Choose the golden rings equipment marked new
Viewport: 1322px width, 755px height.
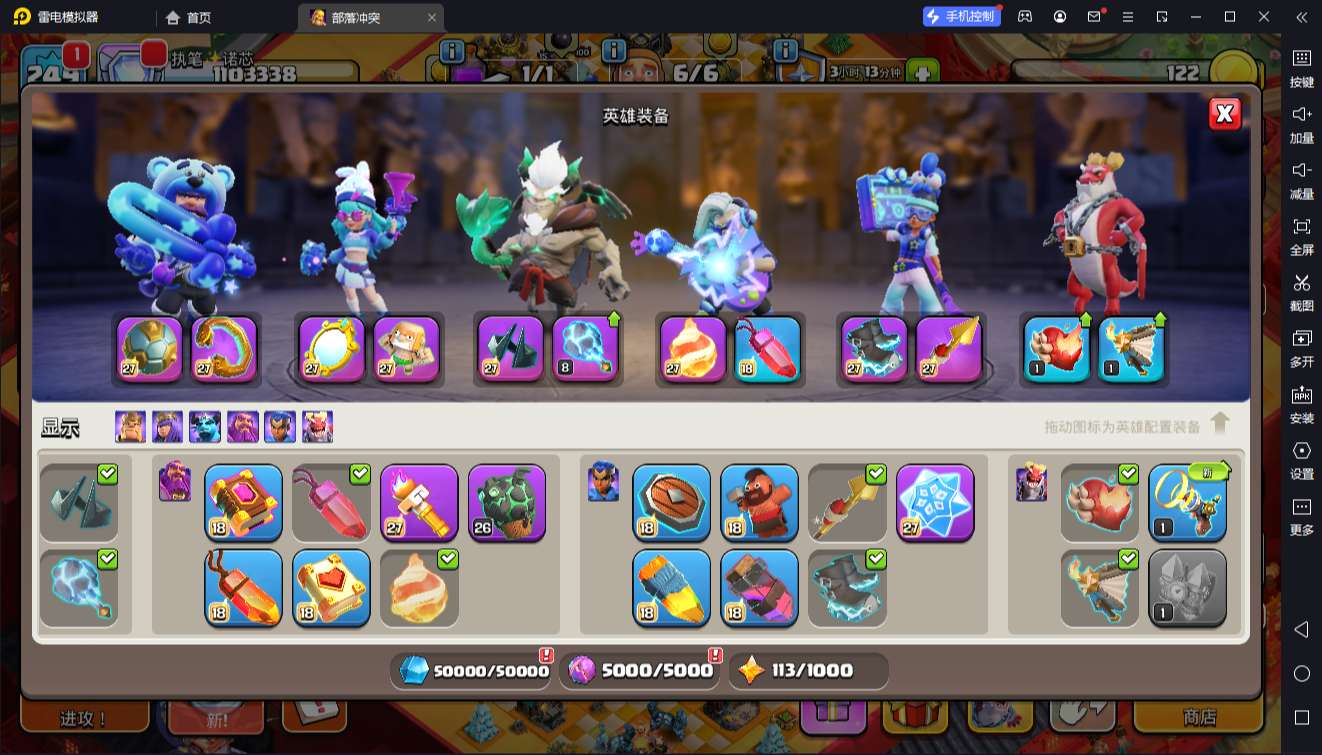1187,503
